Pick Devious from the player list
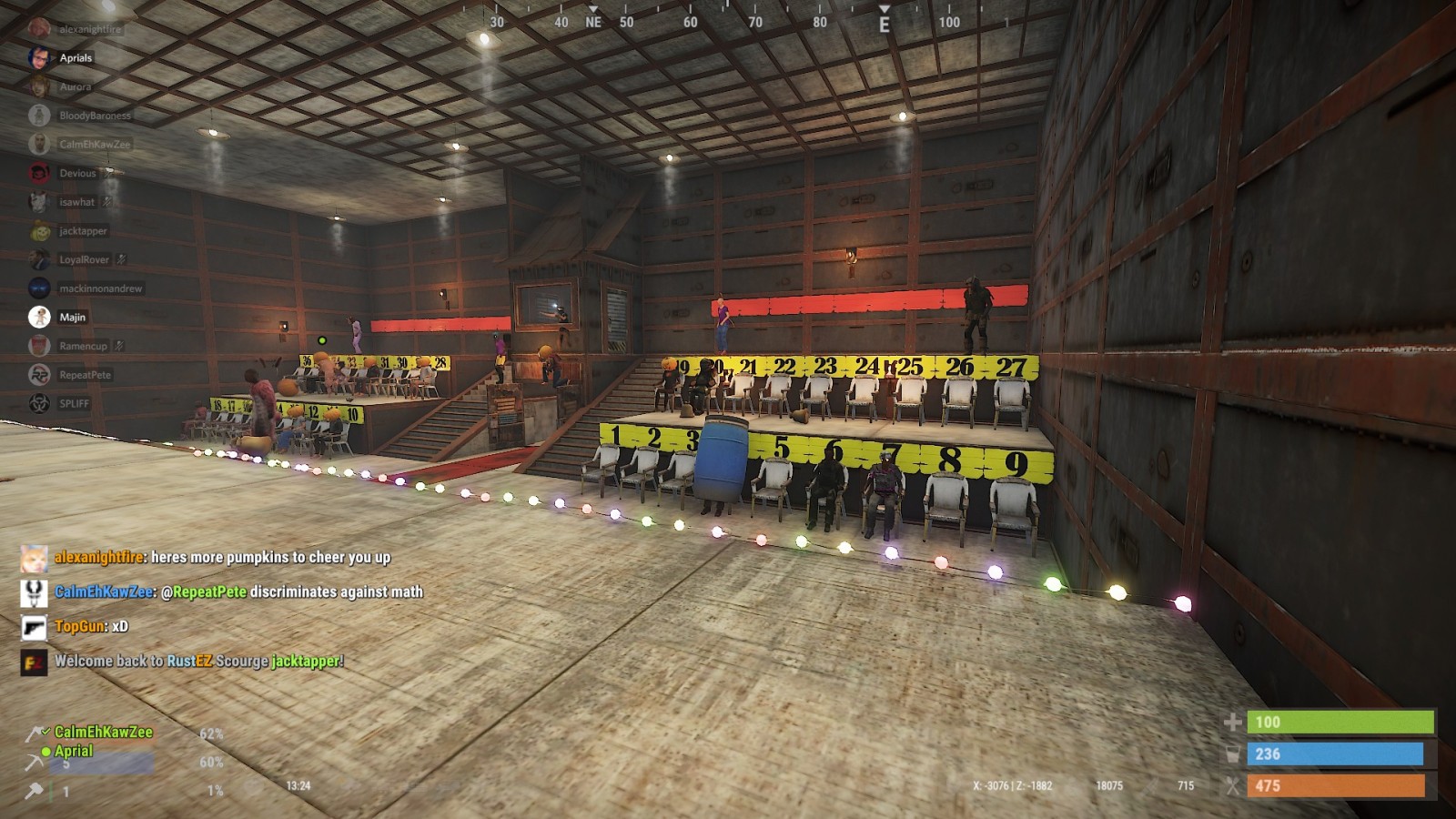The width and height of the screenshot is (1456, 819). (x=77, y=173)
